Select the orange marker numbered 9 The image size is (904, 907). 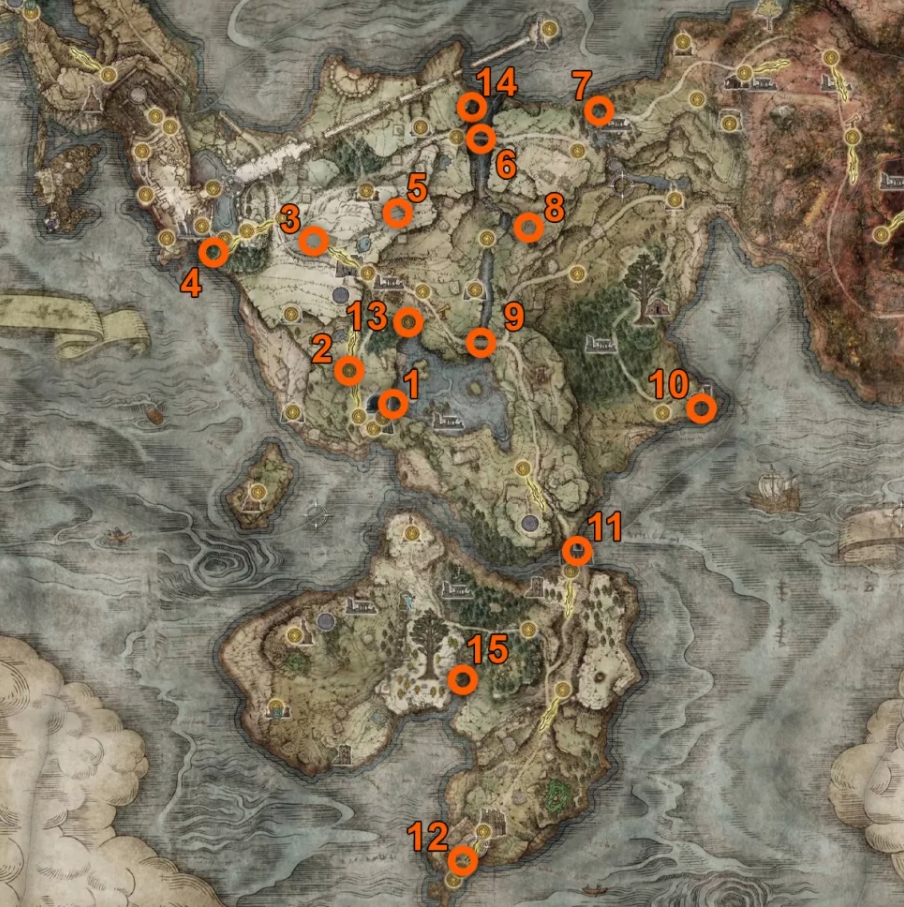click(x=481, y=343)
